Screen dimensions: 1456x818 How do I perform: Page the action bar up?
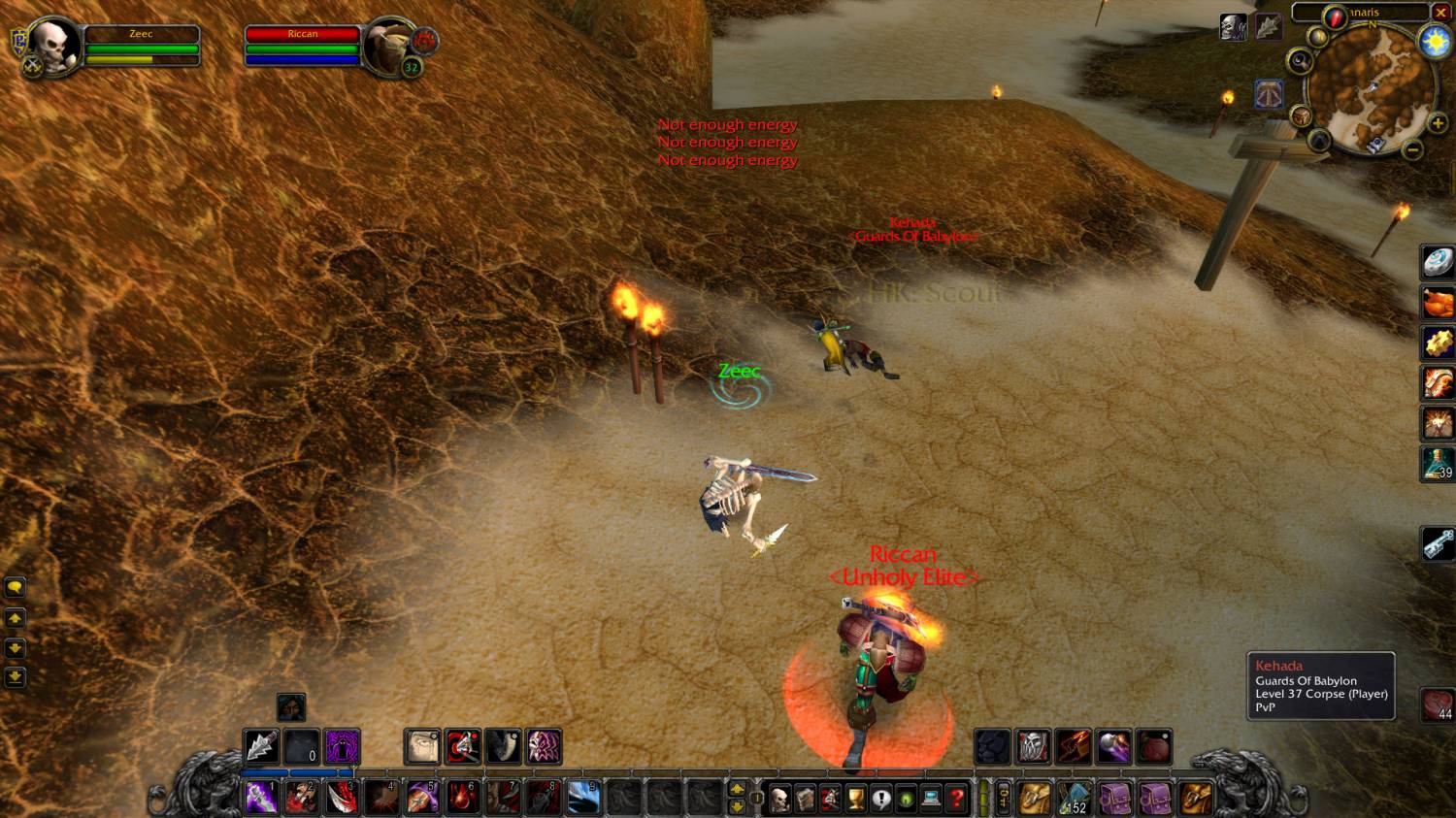coord(737,789)
